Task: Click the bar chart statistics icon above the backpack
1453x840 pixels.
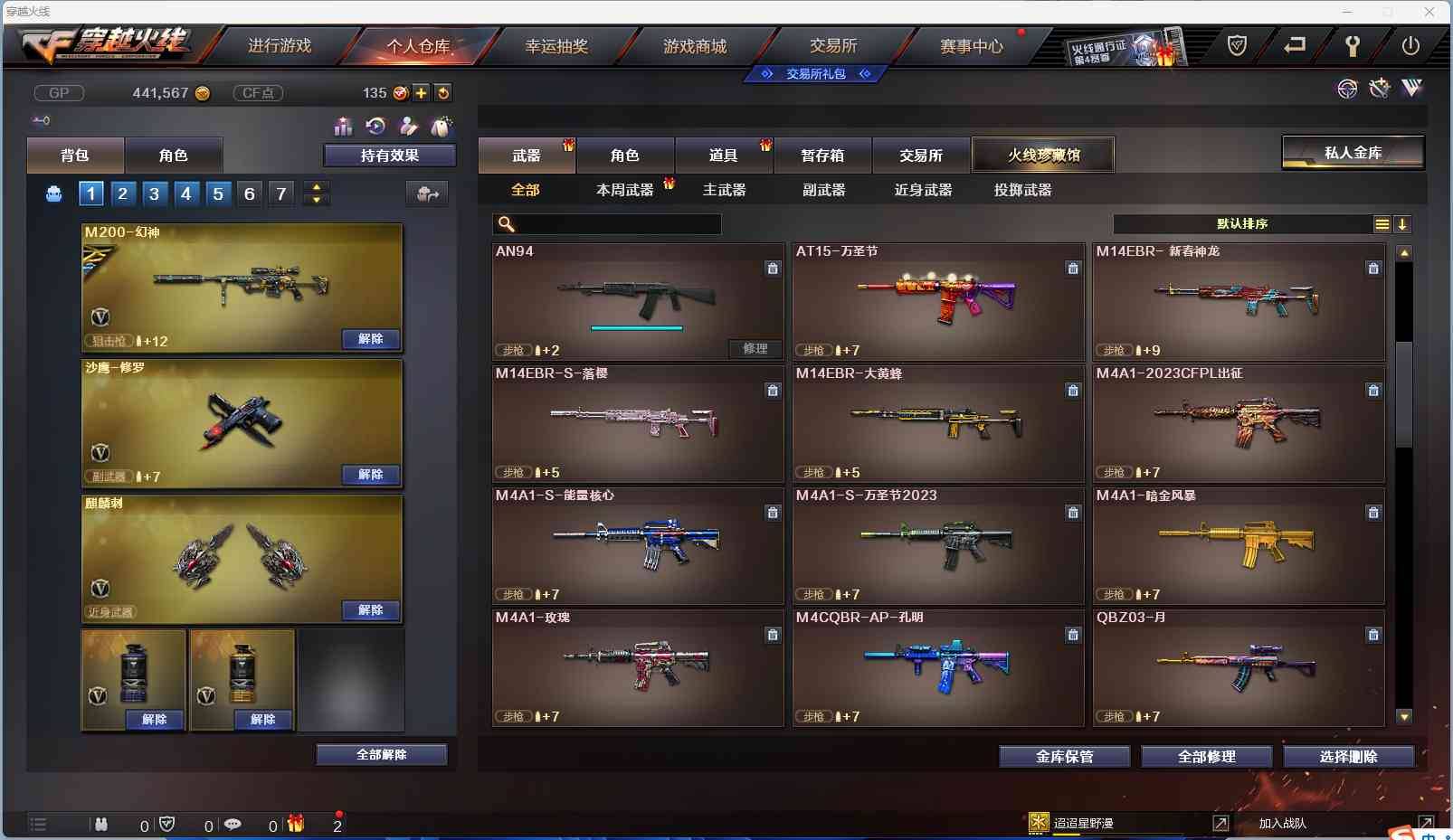Action: pyautogui.click(x=344, y=127)
